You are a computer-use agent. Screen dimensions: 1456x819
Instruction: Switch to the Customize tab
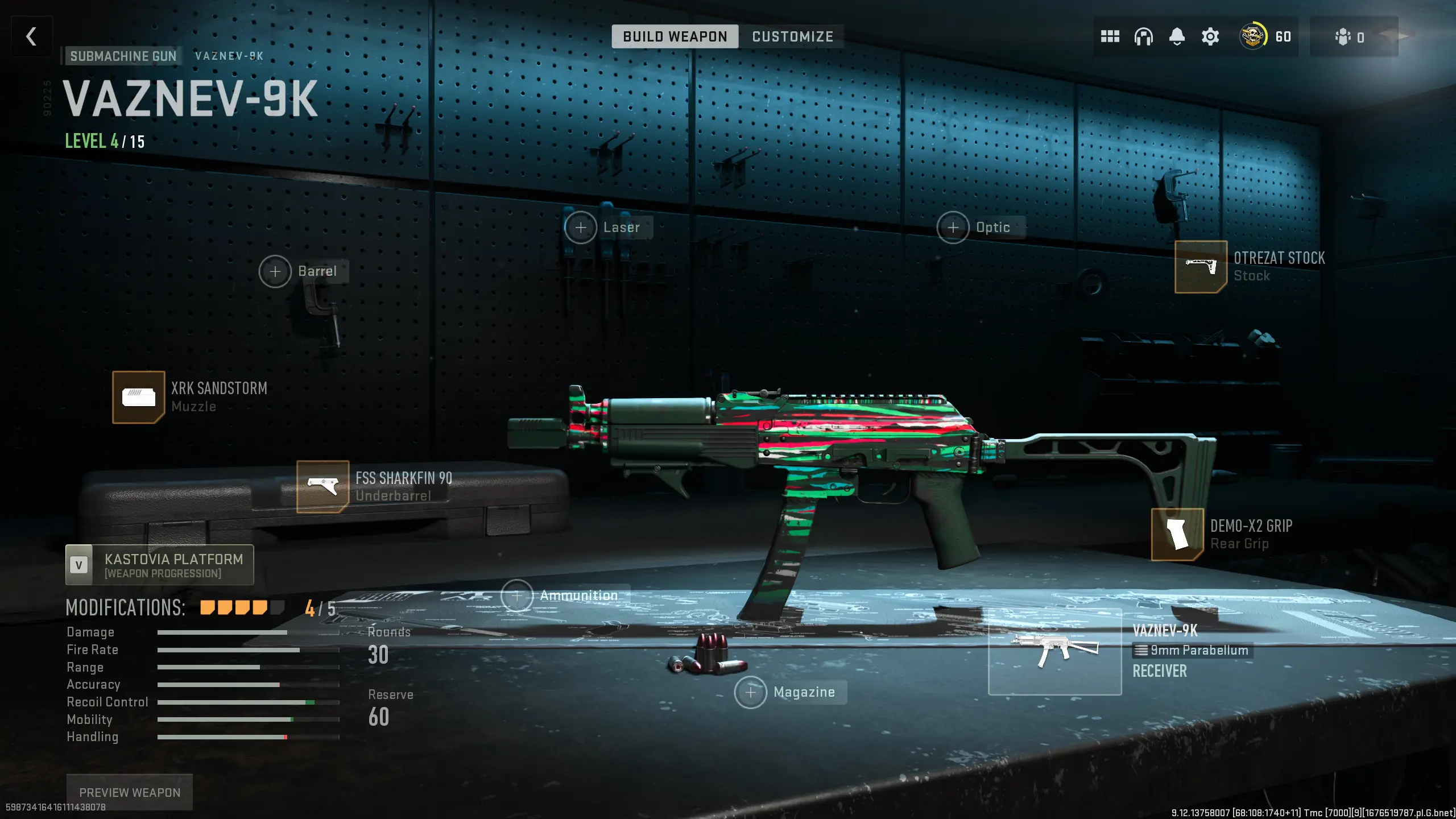click(792, 36)
